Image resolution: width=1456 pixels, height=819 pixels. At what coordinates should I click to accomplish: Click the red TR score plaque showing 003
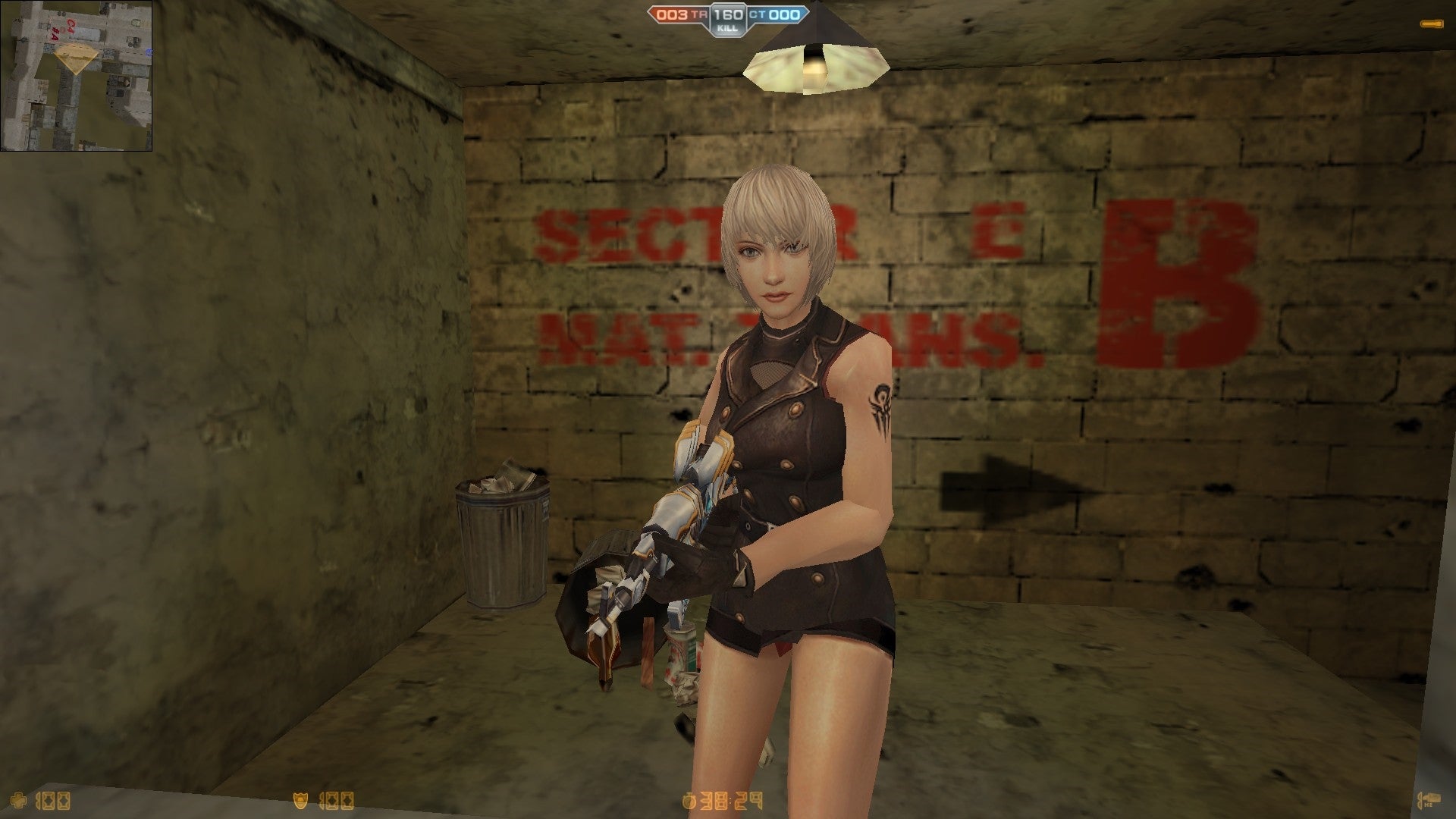671,14
